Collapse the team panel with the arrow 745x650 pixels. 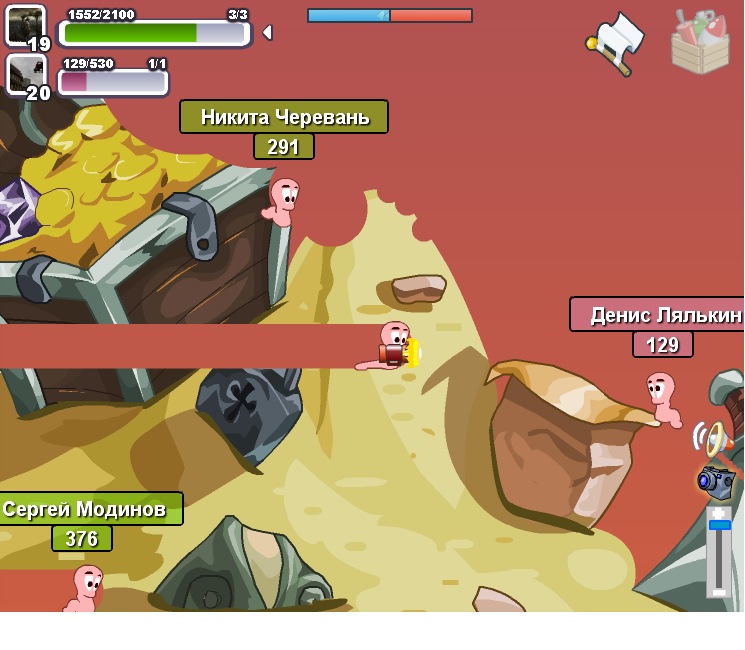267,33
